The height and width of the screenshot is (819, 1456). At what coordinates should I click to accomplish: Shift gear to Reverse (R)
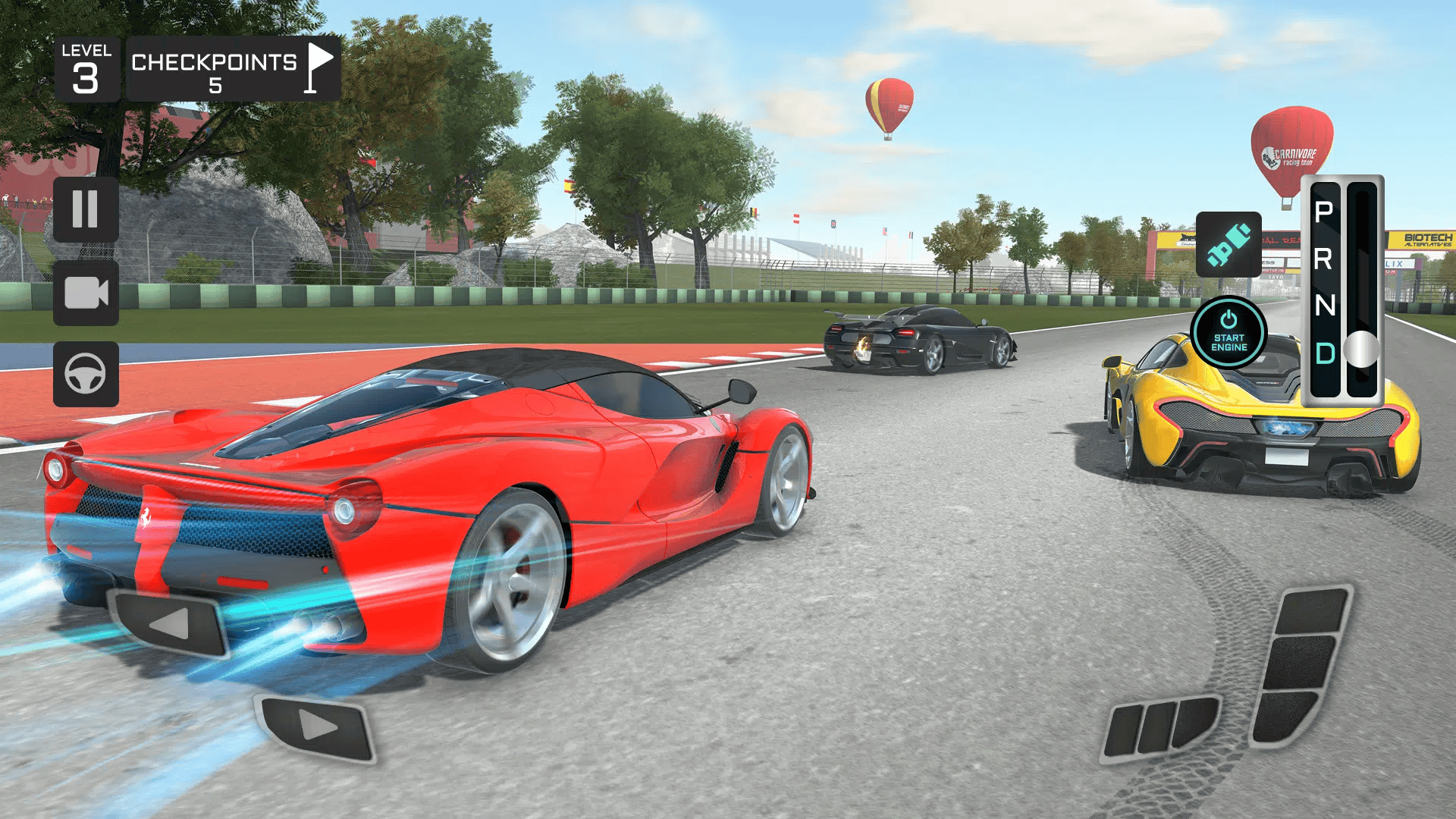pyautogui.click(x=1324, y=259)
